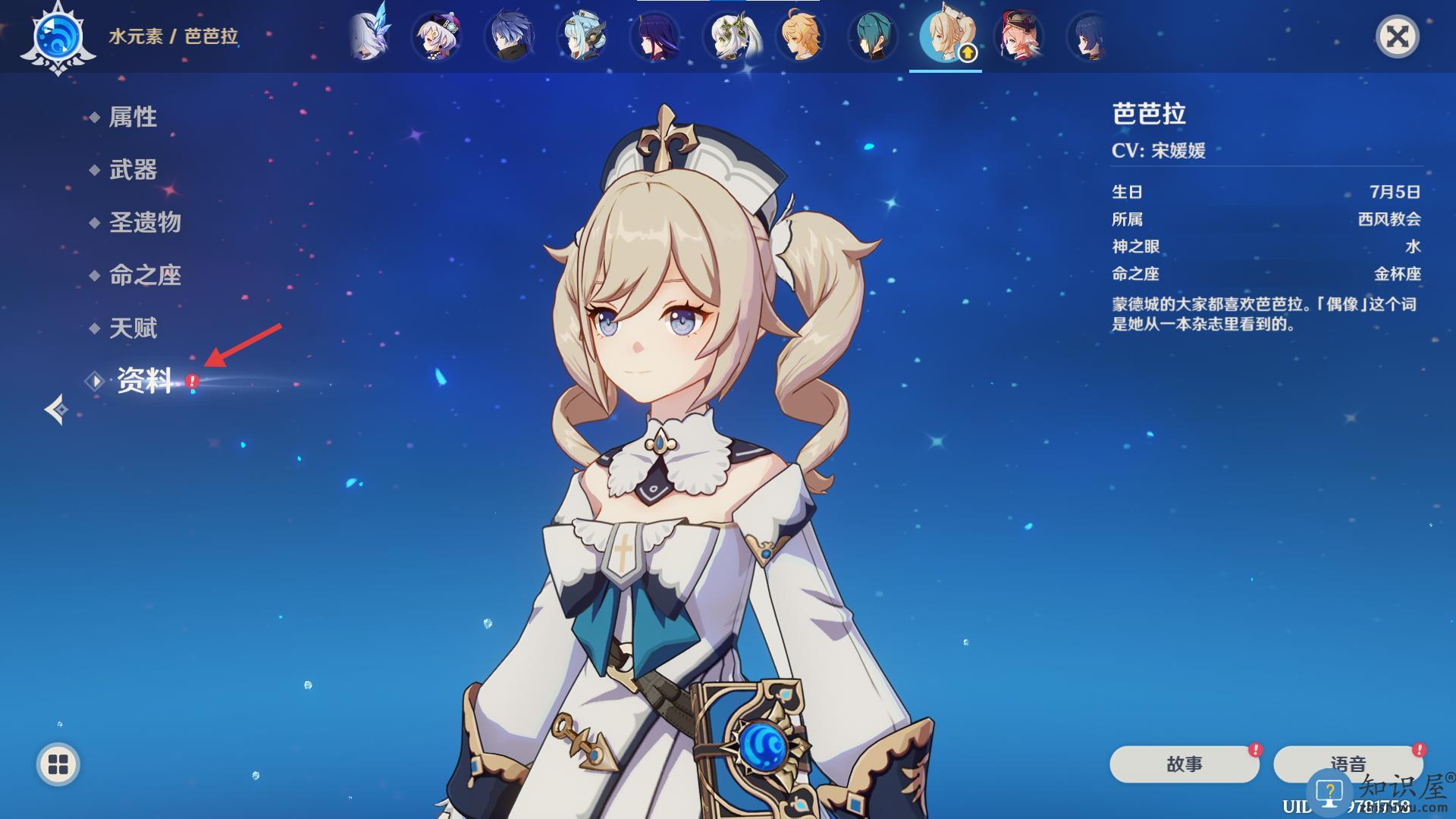Switch to Nahida's white-haired portrait
Image resolution: width=1456 pixels, height=819 pixels.
pos(728,36)
